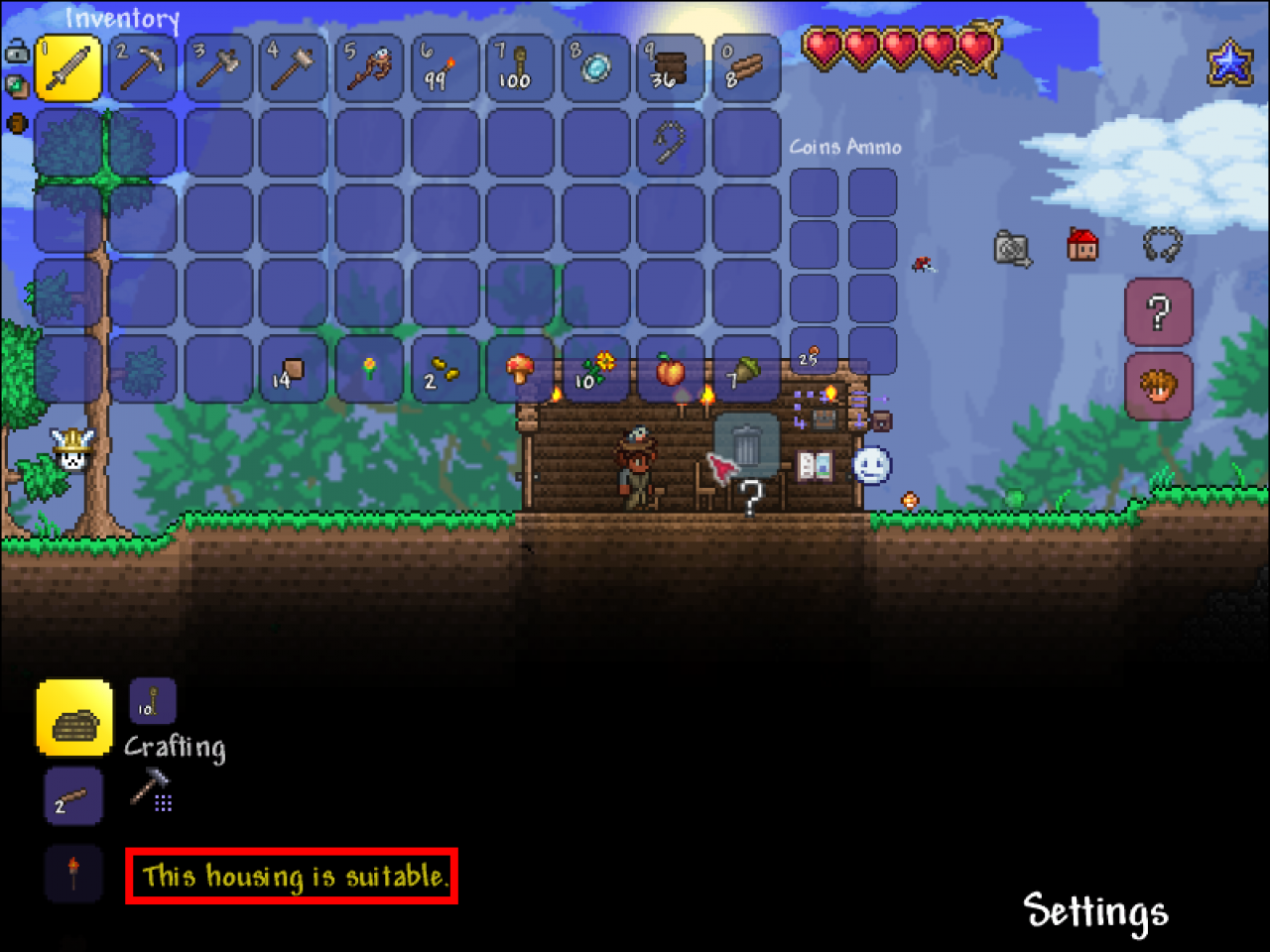The width and height of the screenshot is (1270, 952).
Task: Select the stack of torches in slot 6
Action: 444,67
